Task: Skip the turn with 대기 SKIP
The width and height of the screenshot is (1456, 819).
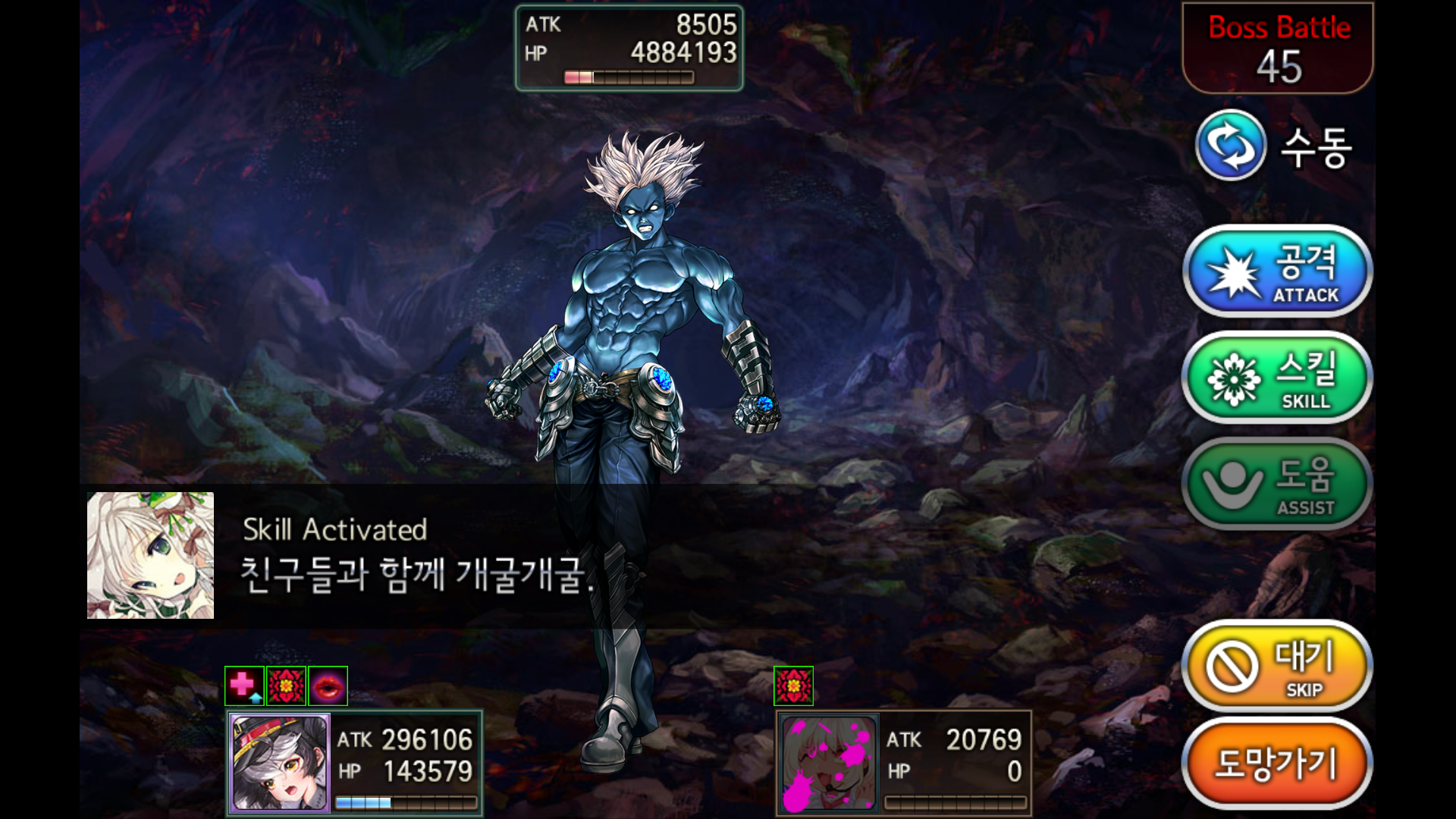Action: tap(1277, 667)
